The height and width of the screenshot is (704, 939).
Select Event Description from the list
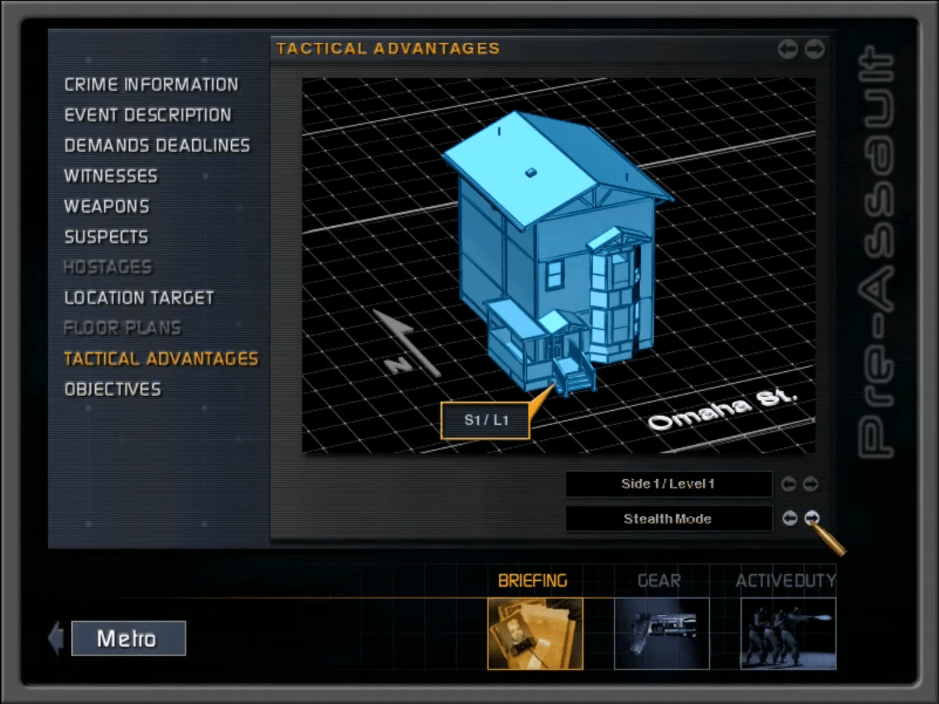coord(147,115)
